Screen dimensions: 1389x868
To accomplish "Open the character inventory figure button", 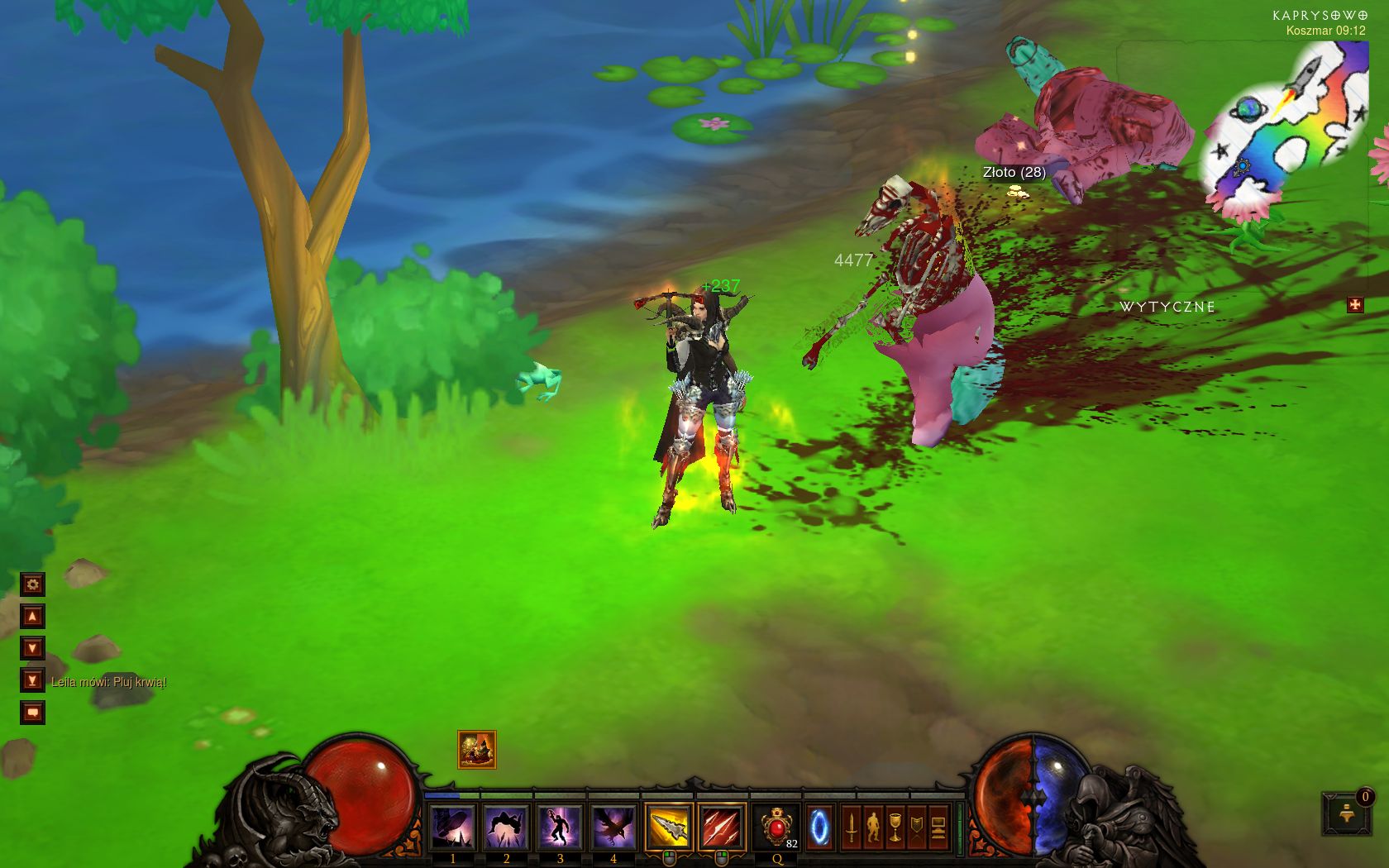I will click(x=873, y=827).
